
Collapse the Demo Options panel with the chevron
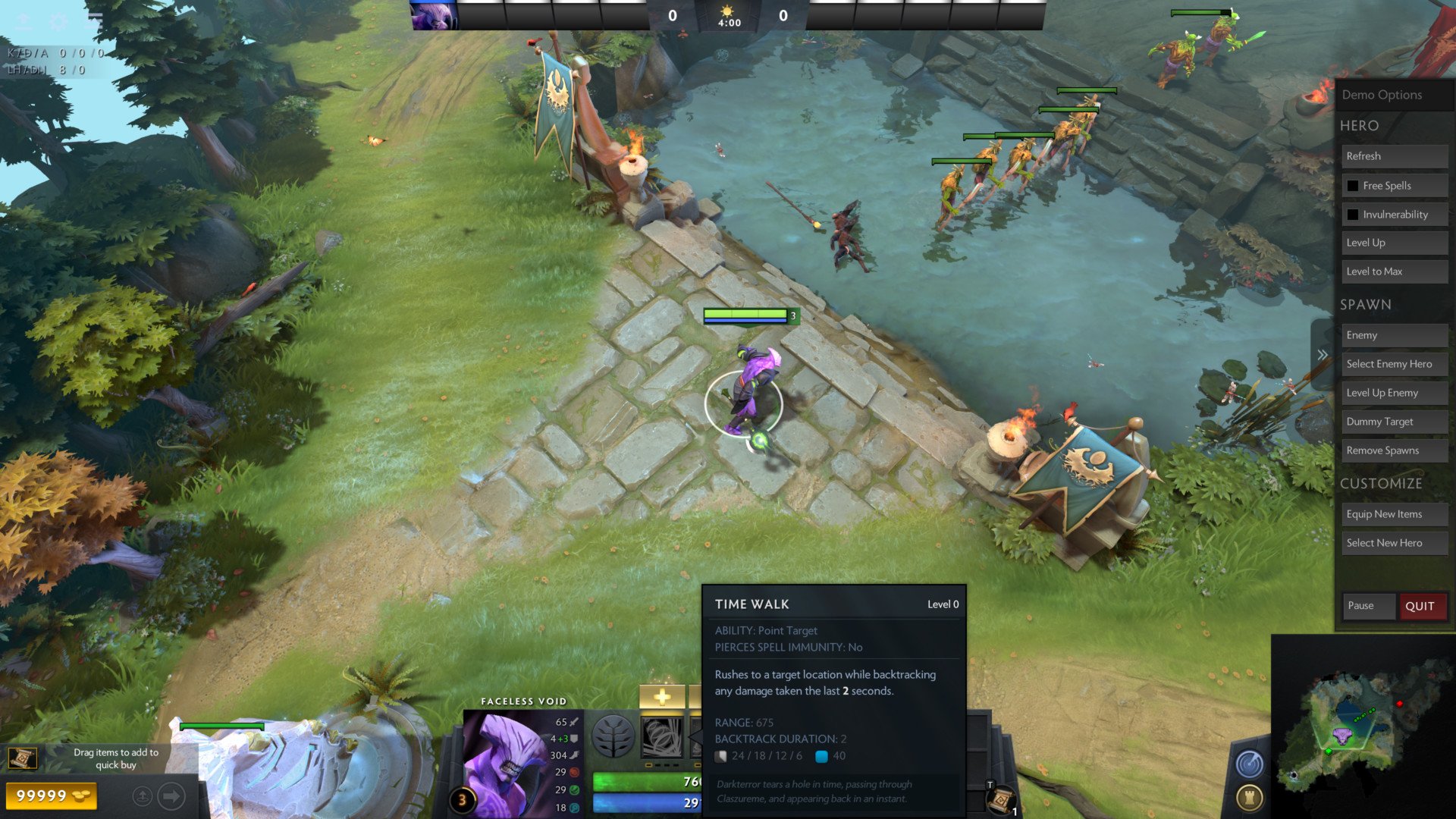click(1323, 353)
